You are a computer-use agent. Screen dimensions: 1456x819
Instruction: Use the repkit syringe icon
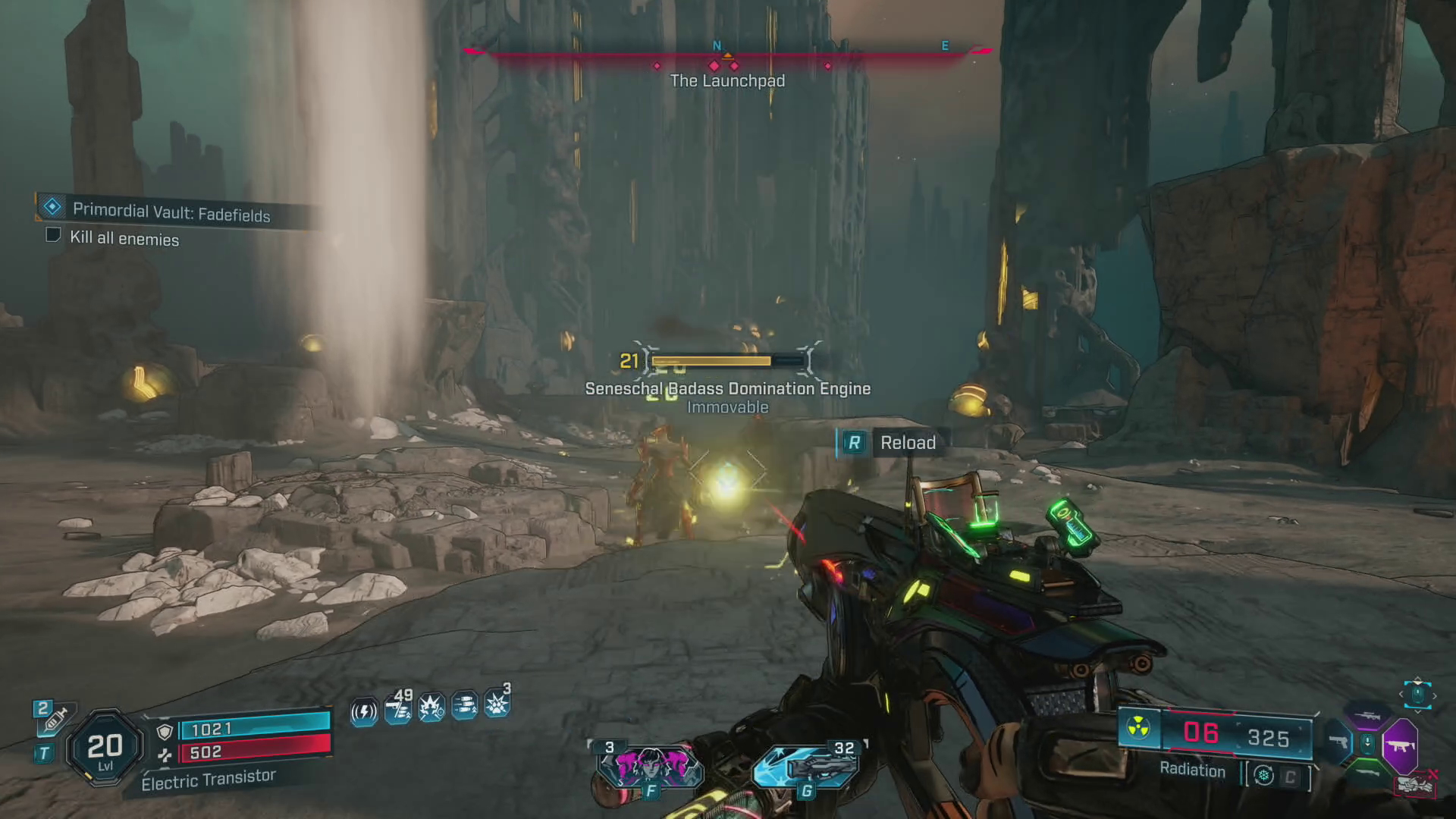tap(55, 718)
